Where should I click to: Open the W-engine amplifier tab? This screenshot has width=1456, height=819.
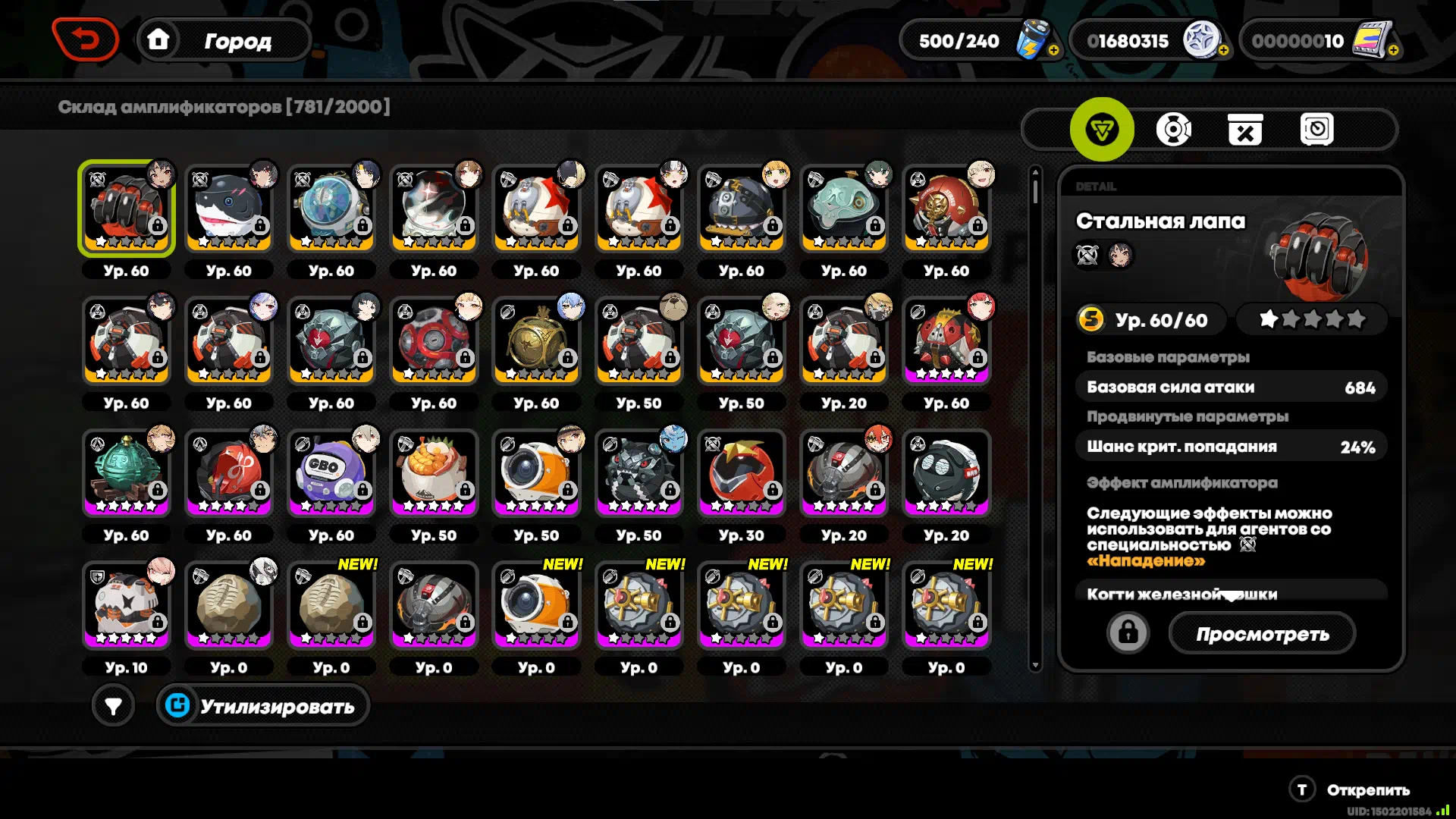click(1101, 130)
